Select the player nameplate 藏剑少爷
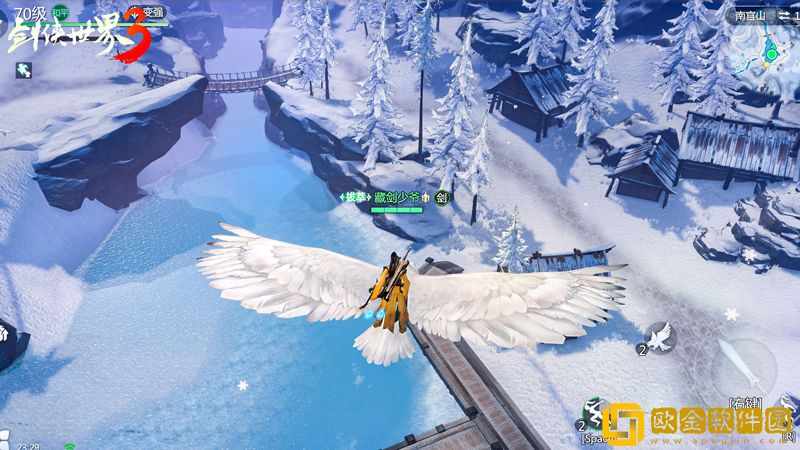Image resolution: width=800 pixels, height=450 pixels. [395, 198]
